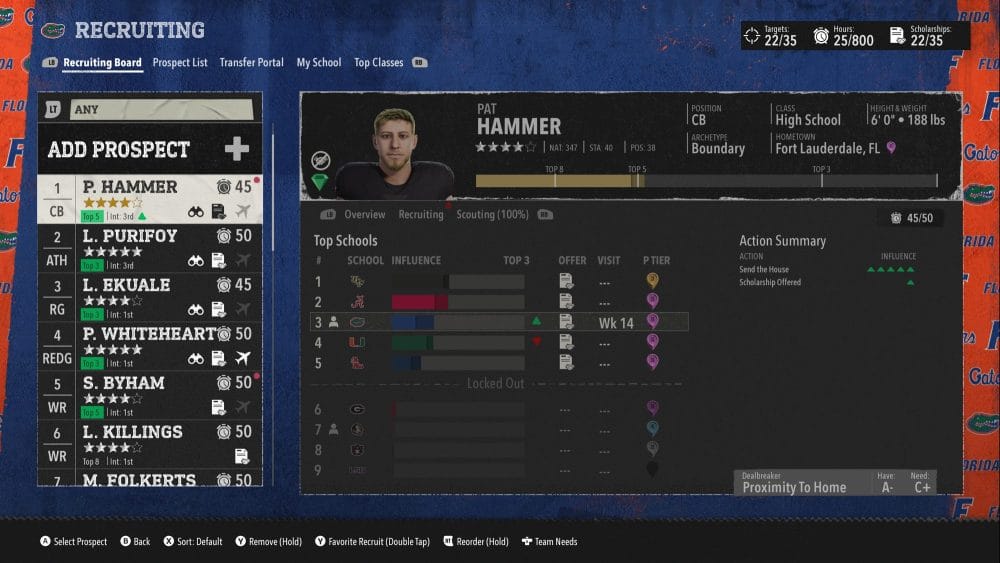Switch to the Prospect List tab

click(x=180, y=62)
